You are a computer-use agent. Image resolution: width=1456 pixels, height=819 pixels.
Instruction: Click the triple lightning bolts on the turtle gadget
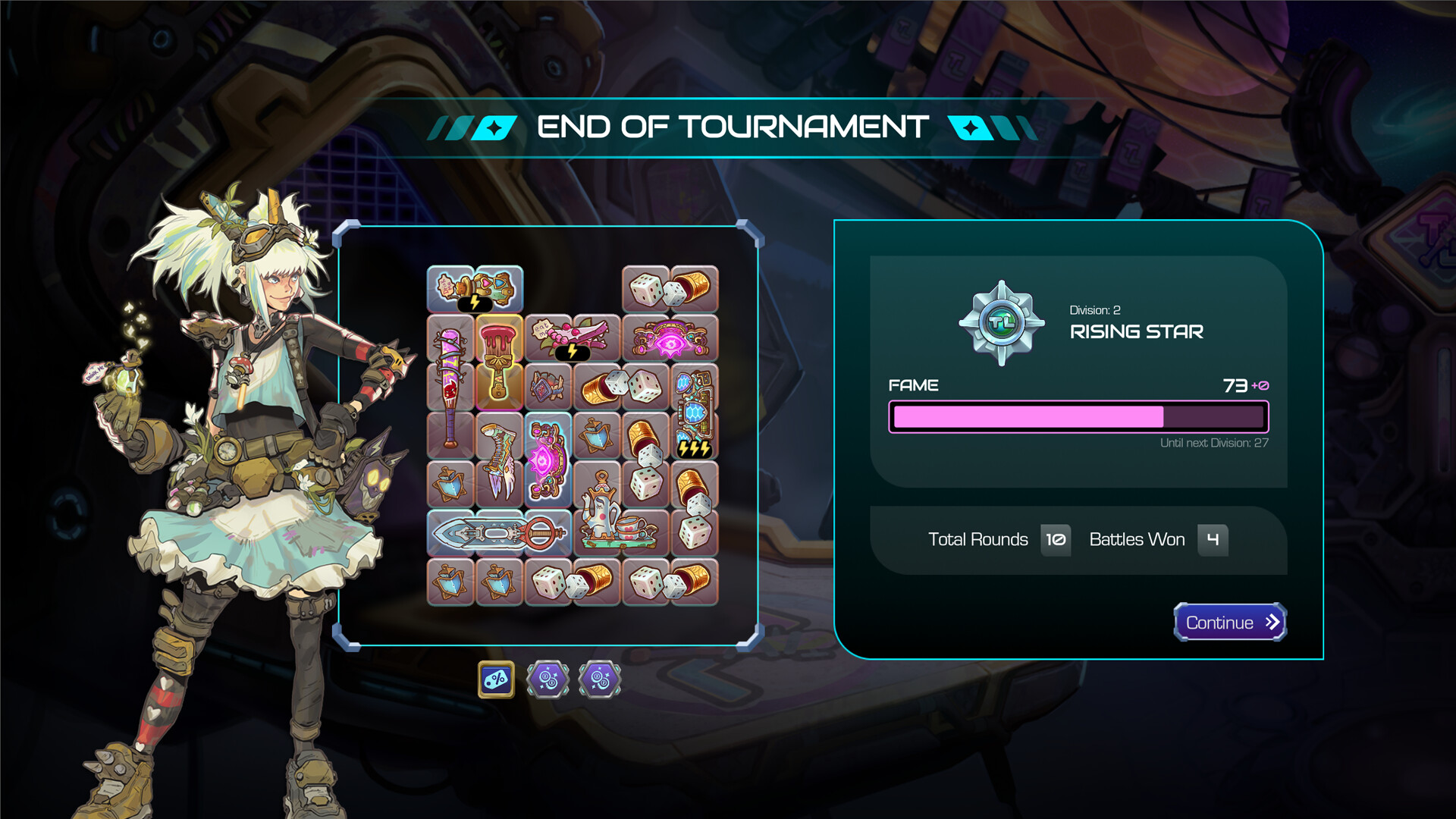click(x=694, y=449)
